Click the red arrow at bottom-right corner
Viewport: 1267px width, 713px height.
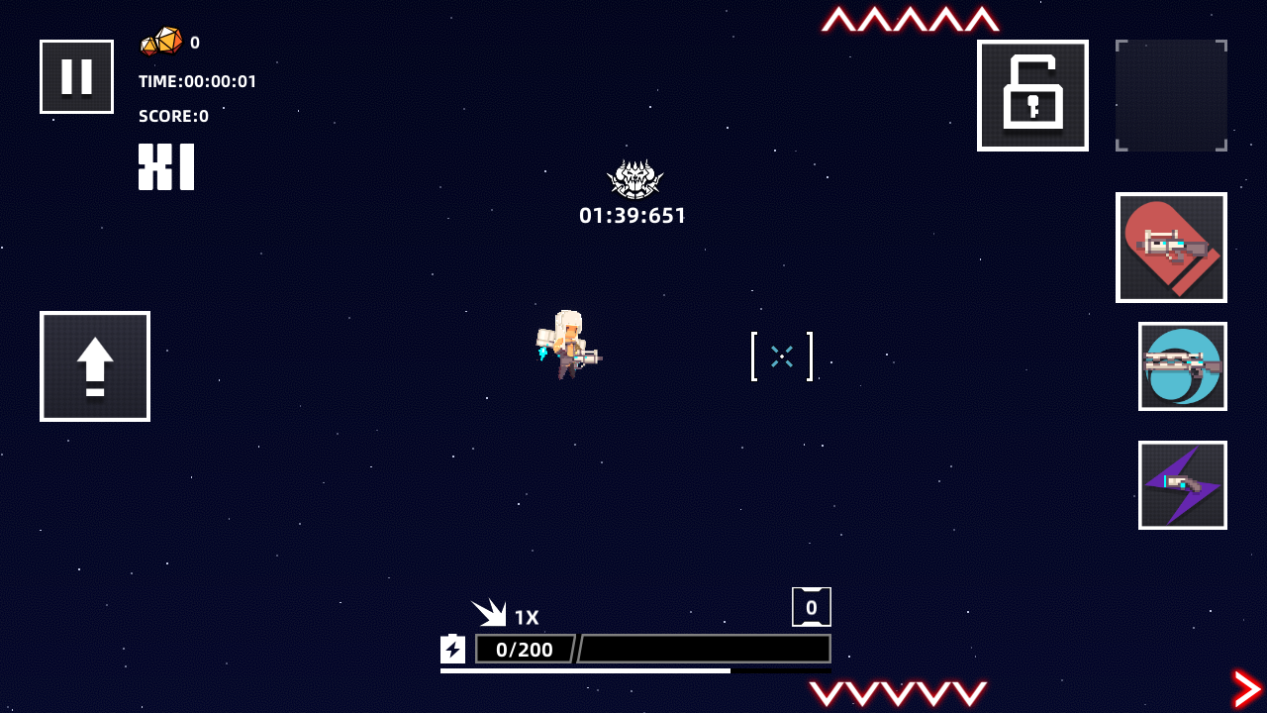(x=1247, y=689)
